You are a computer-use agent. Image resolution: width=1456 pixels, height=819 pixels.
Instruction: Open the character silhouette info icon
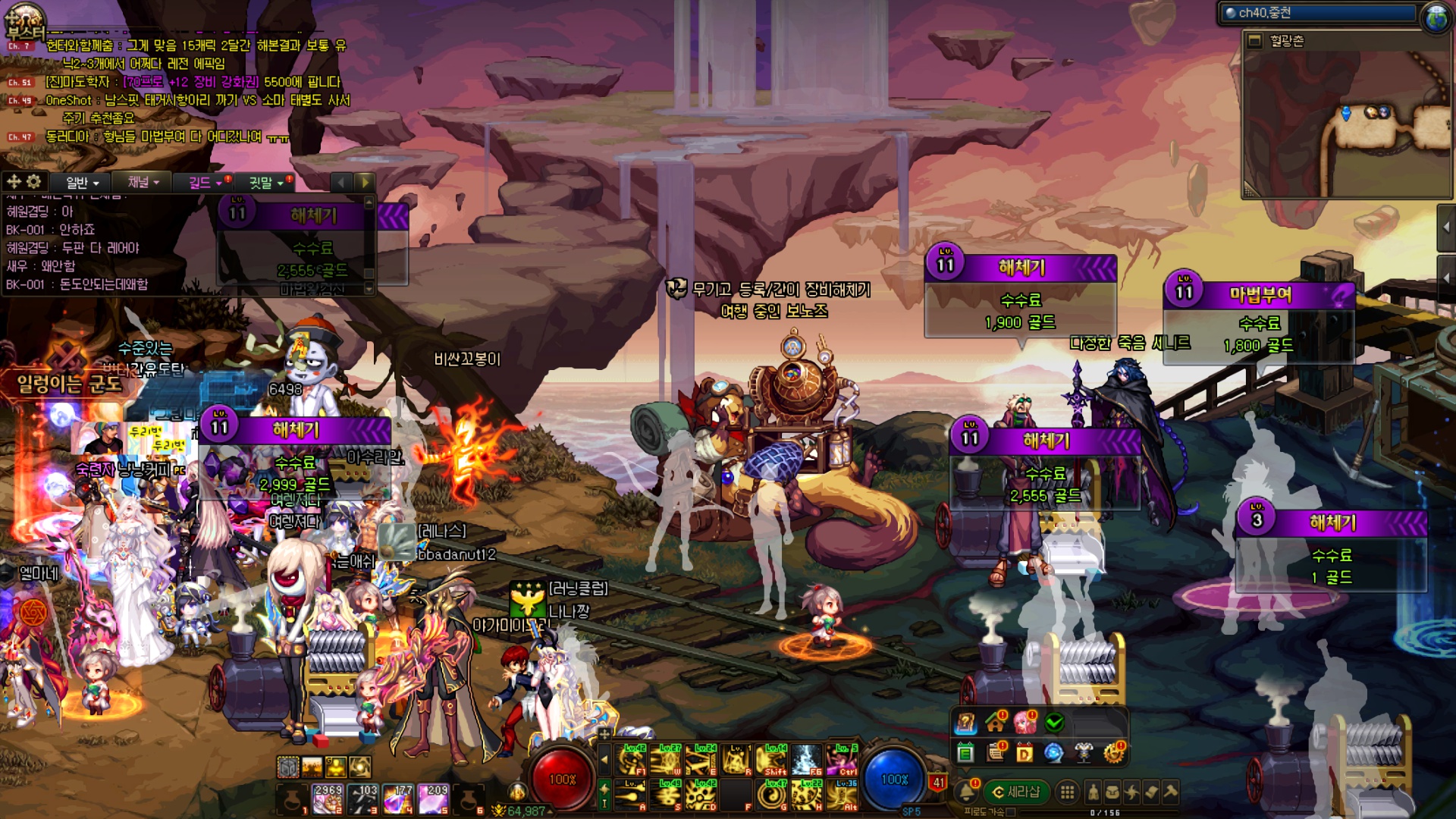[x=1093, y=792]
